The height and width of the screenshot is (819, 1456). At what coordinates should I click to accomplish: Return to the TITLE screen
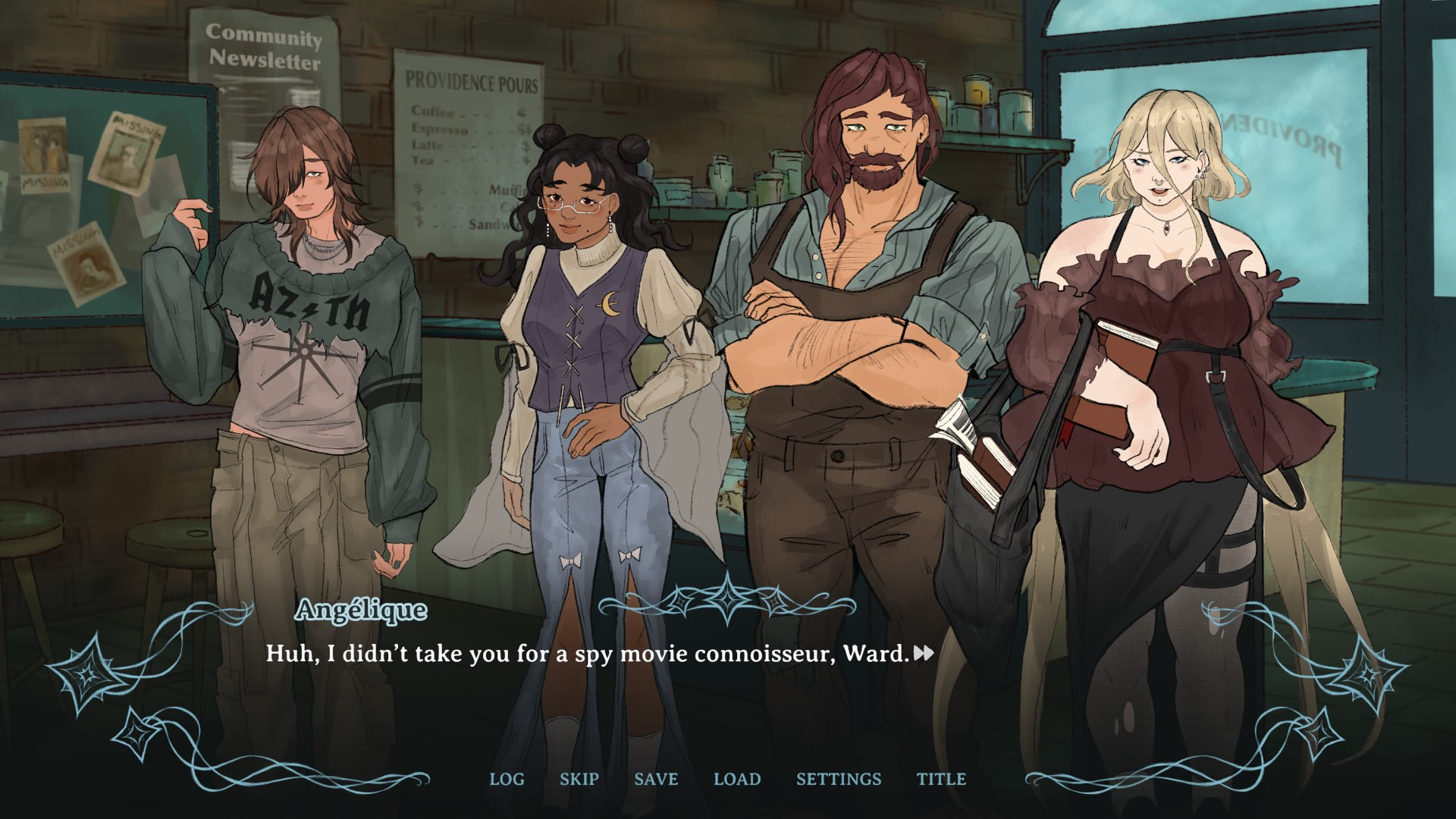(941, 779)
